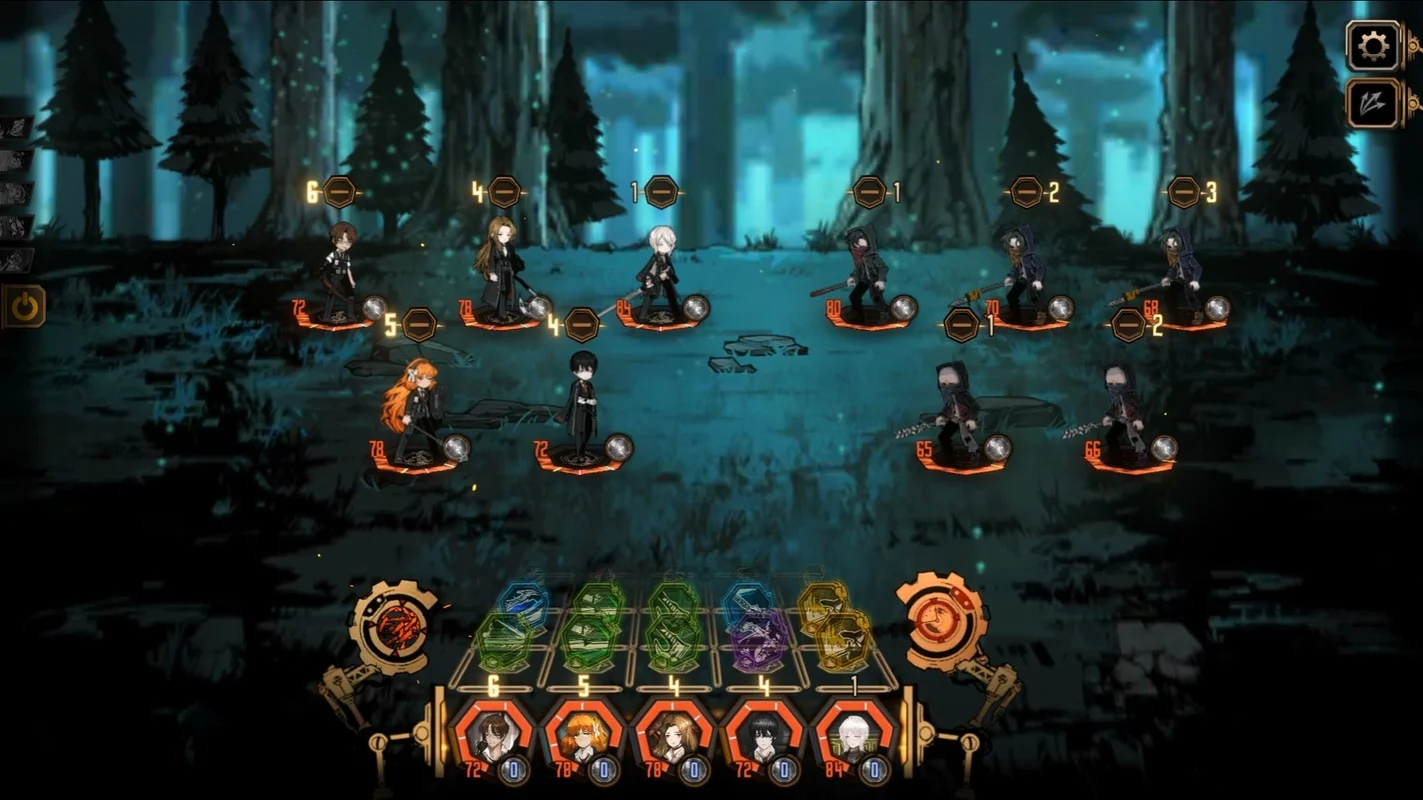Open the settings gear button
The height and width of the screenshot is (800, 1423).
coord(1372,45)
